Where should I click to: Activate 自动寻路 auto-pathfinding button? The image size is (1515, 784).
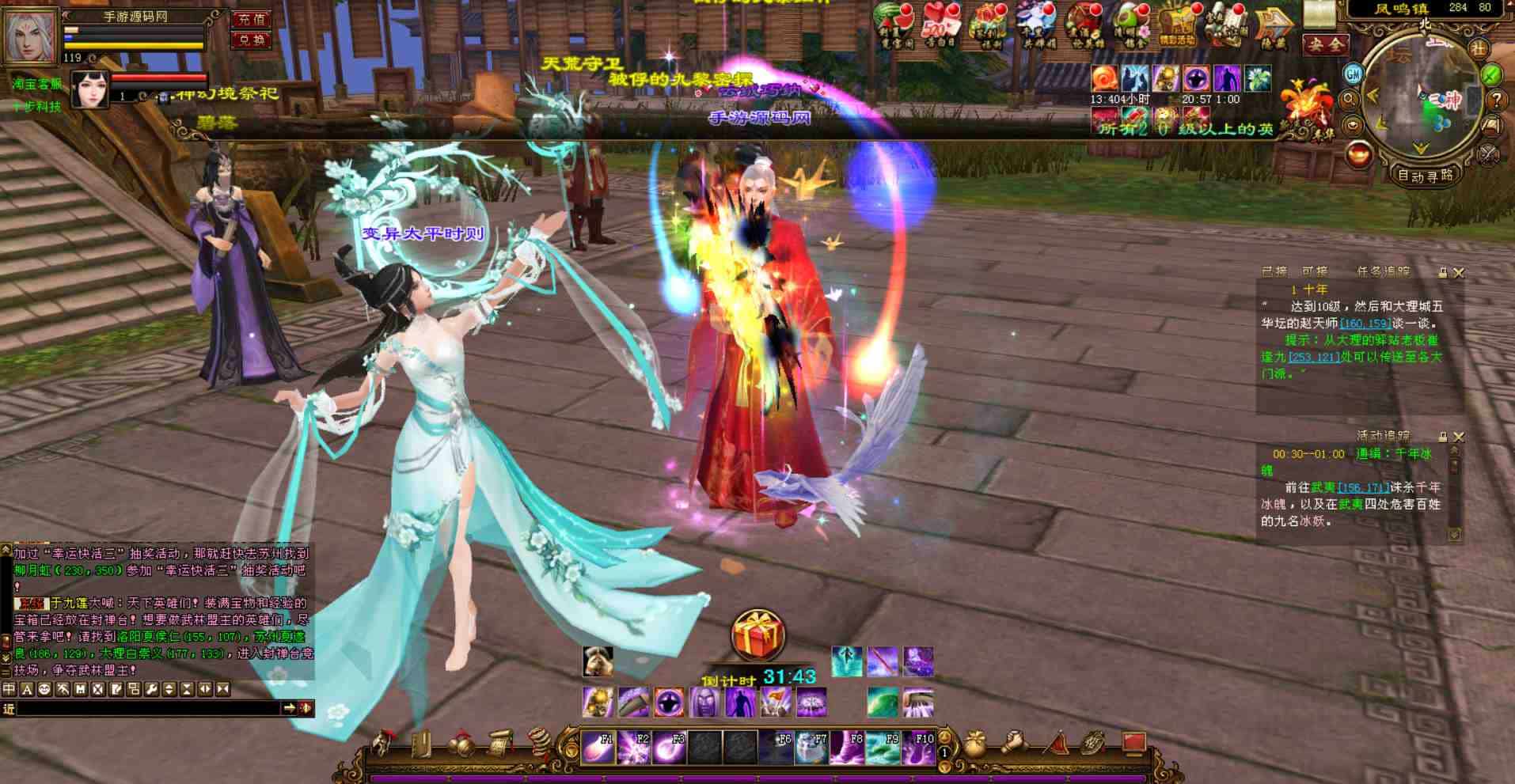1425,176
